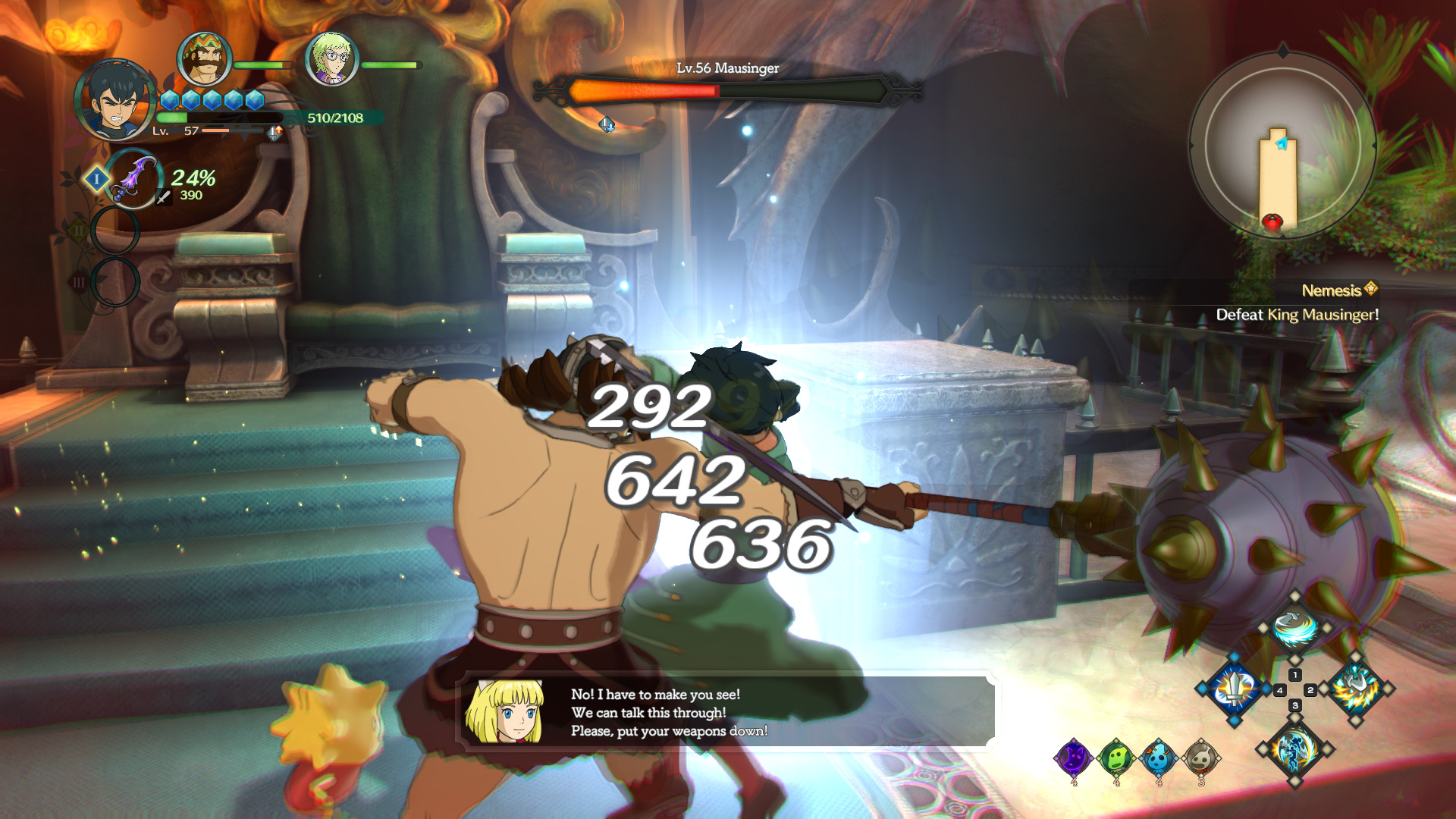Switch to the mustached Batu portrait
This screenshot has width=1456, height=819.
[204, 58]
